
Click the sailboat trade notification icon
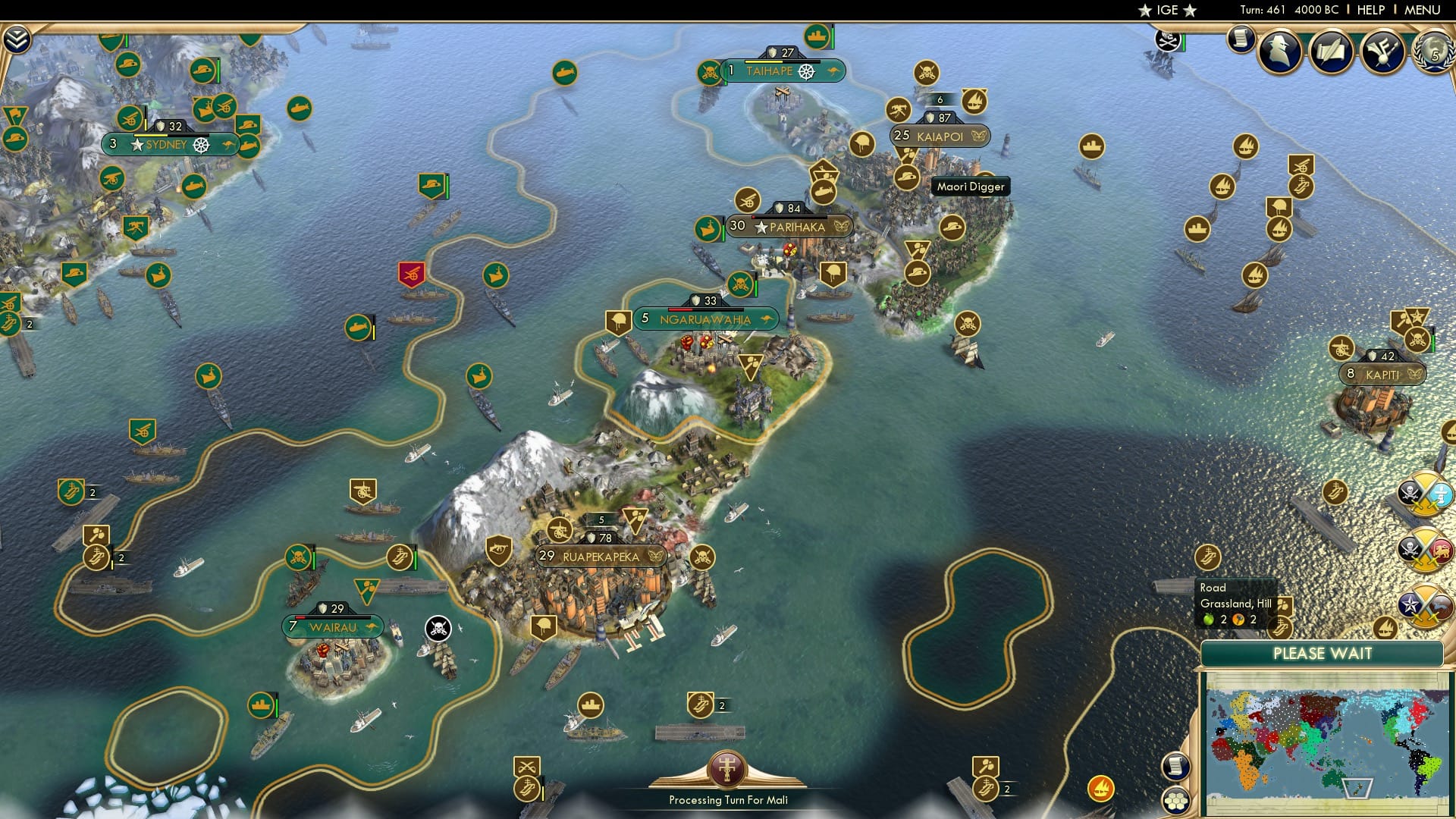pos(1385,626)
